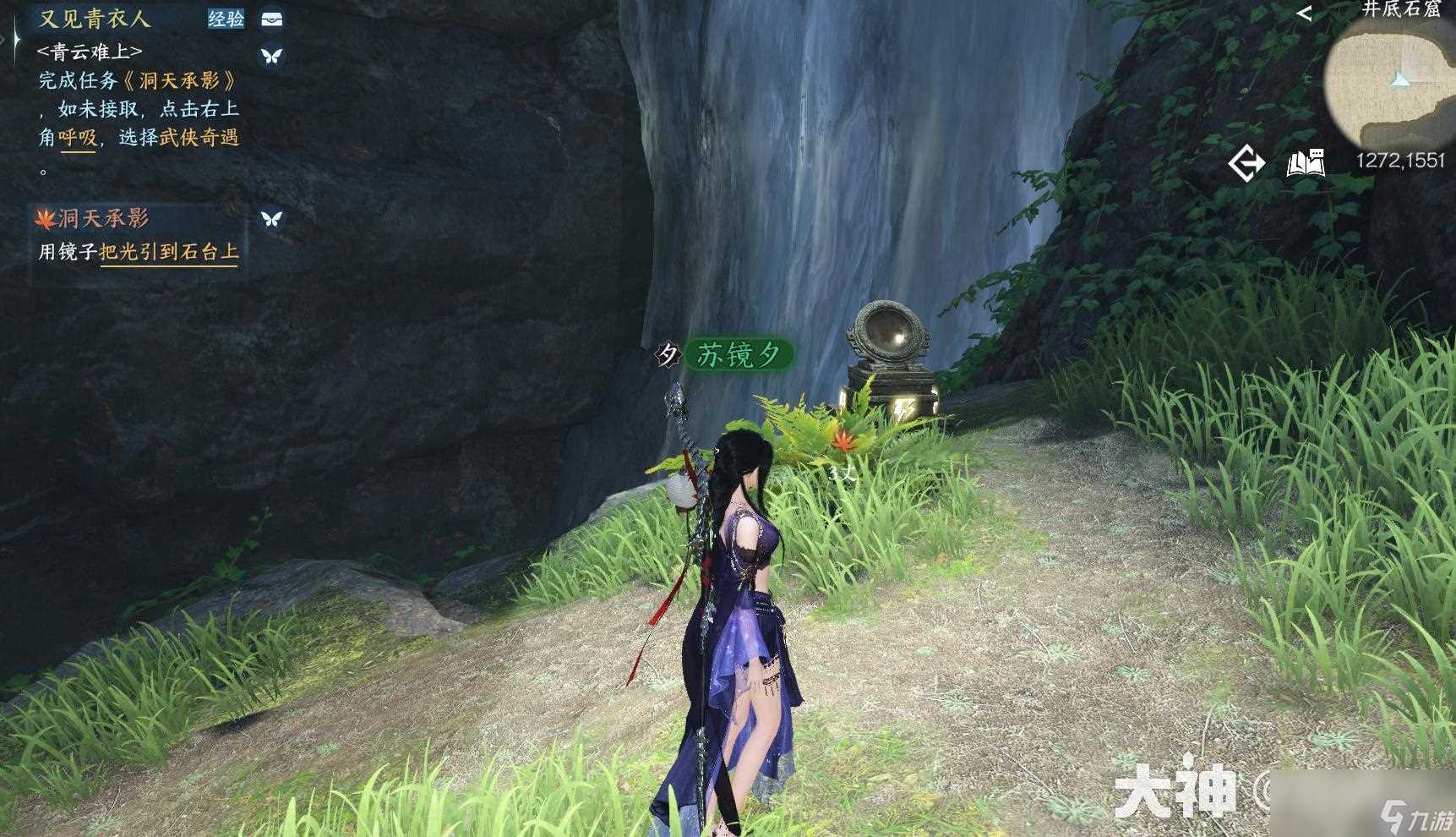Open the treasure chest icon in quest tracker
This screenshot has height=837, width=1456.
271,19
